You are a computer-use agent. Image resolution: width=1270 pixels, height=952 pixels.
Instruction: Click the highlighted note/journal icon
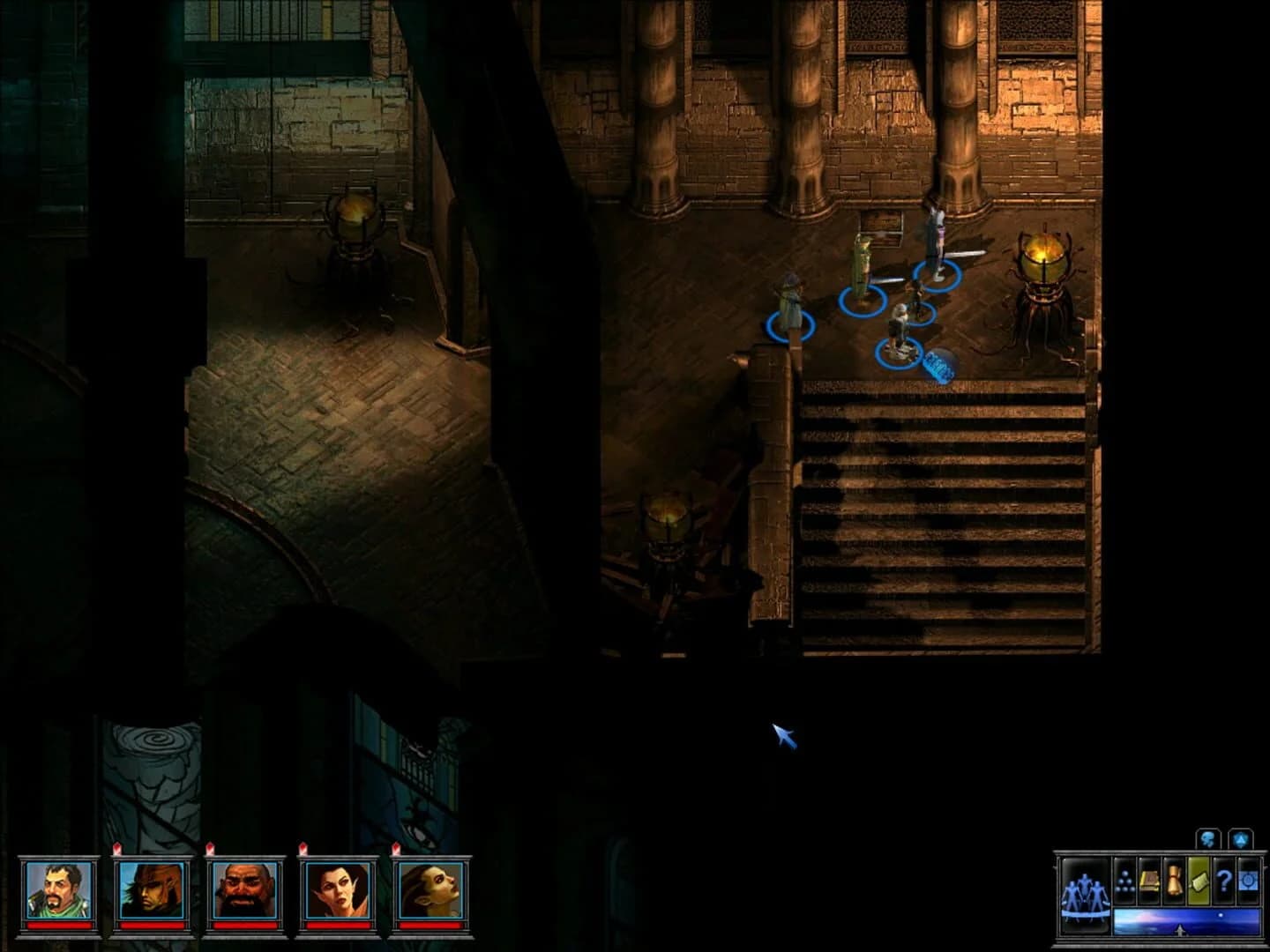pos(1199,881)
